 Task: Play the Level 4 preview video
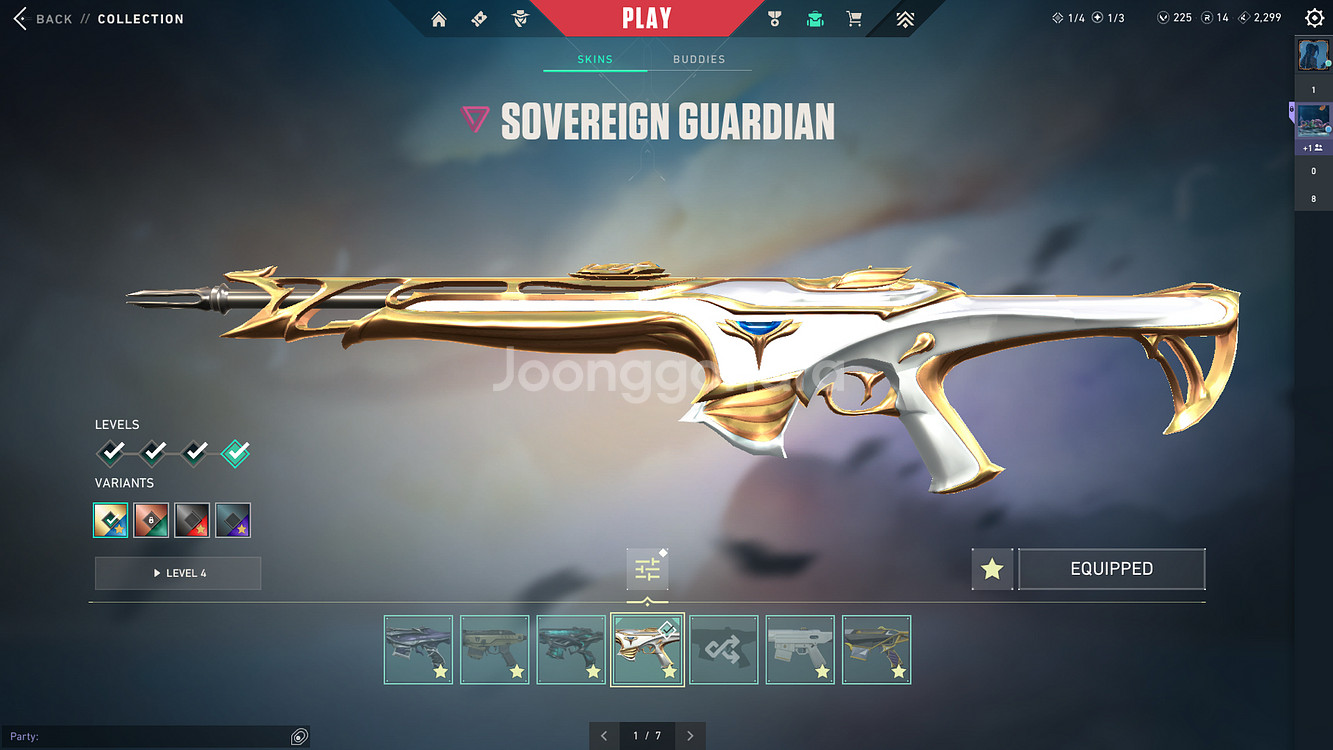point(178,573)
